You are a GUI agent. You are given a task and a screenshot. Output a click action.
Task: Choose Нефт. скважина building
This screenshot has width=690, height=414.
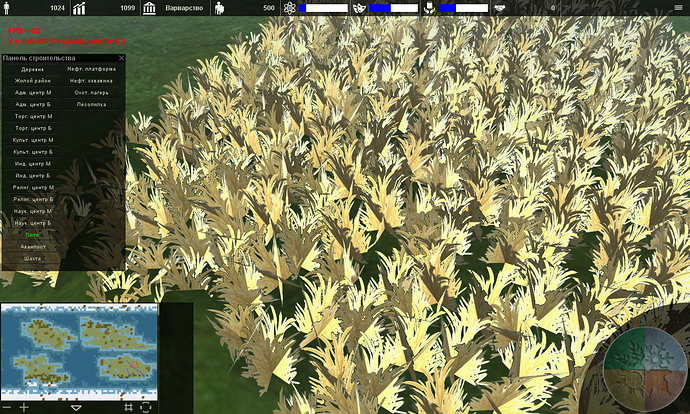[91, 81]
